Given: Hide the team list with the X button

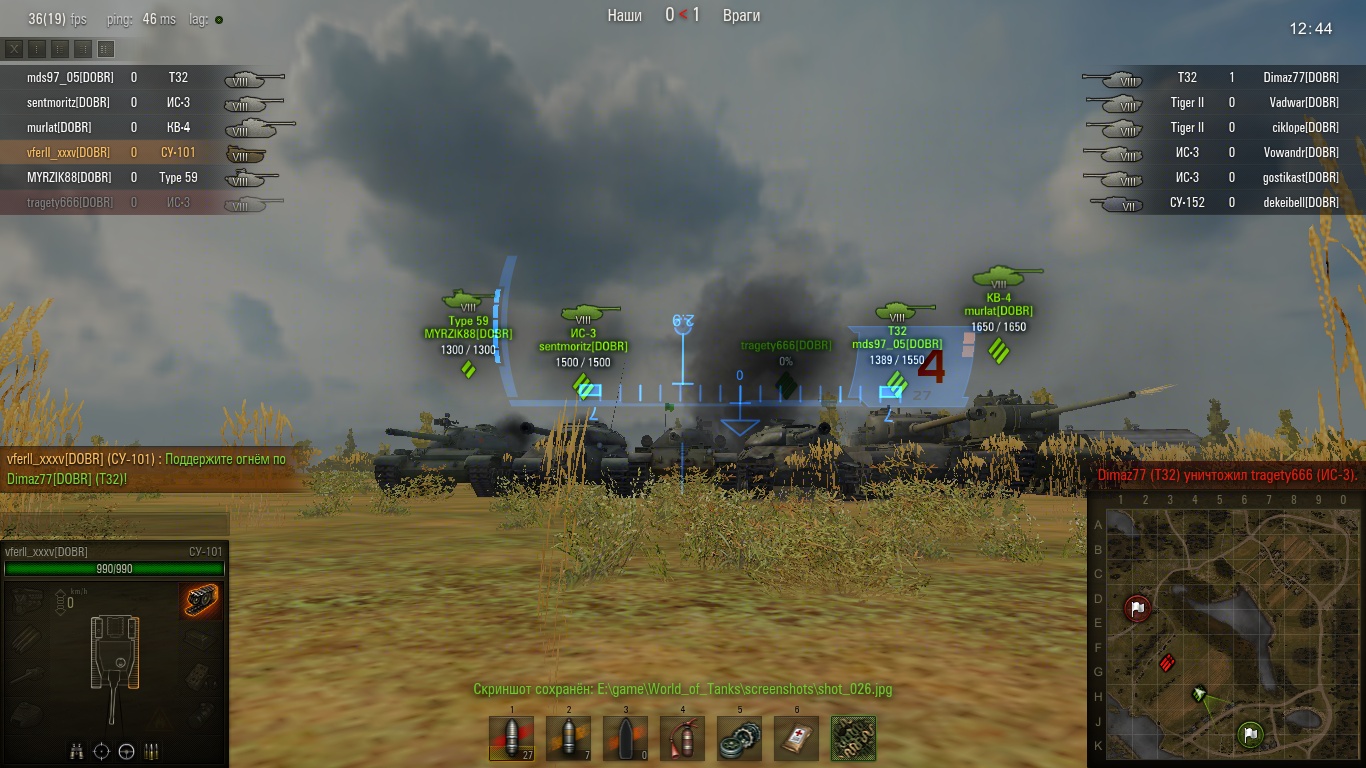Looking at the screenshot, I should 14,49.
